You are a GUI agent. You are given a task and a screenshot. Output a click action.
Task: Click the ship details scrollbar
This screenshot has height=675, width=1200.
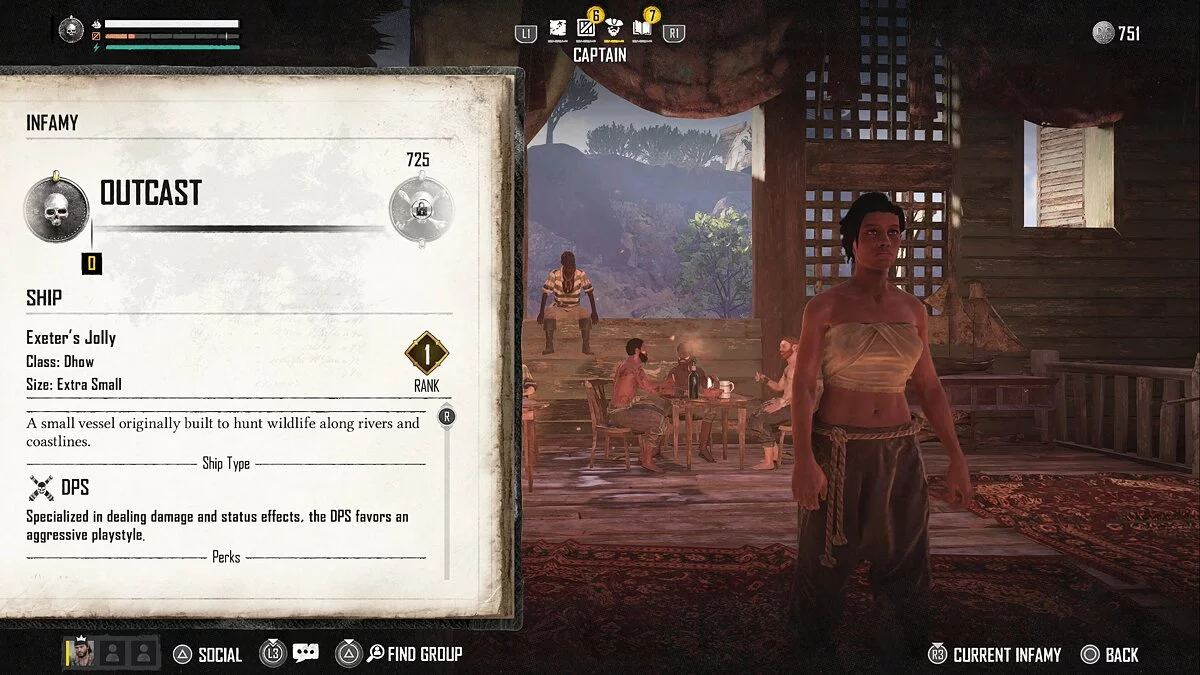(x=446, y=490)
